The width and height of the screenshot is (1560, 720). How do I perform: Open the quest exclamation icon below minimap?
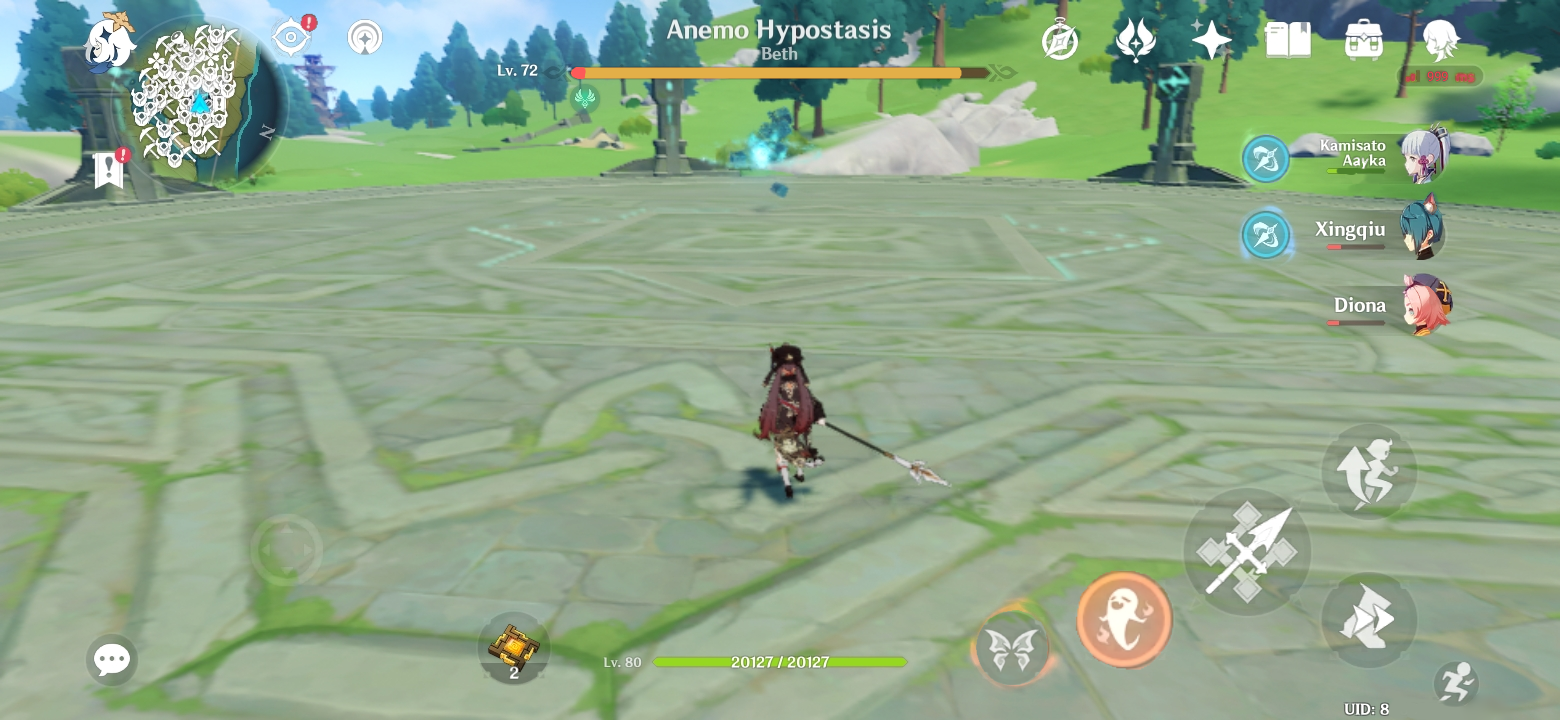click(x=110, y=168)
